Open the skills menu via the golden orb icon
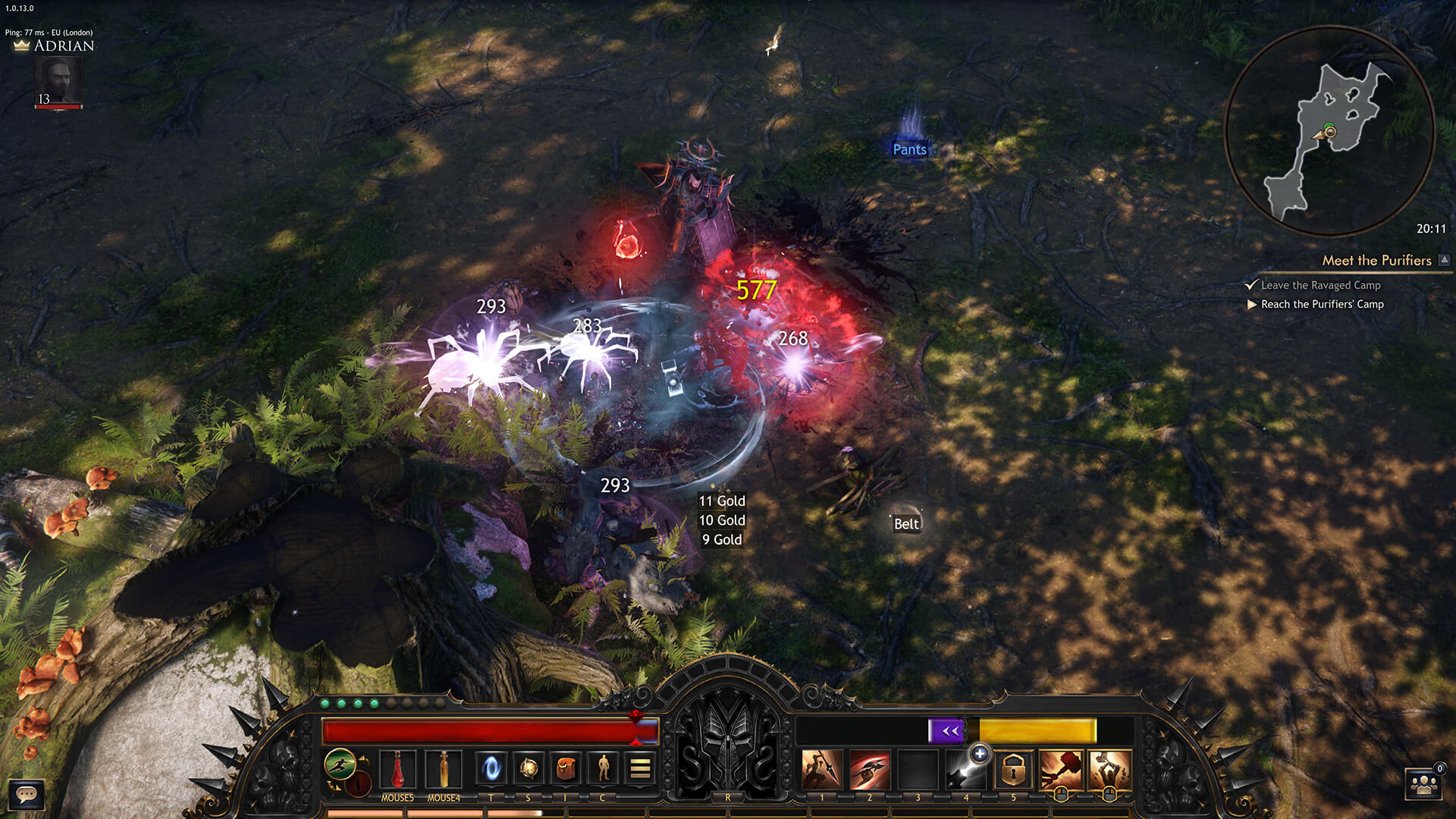The image size is (1456, 819). coord(529,769)
